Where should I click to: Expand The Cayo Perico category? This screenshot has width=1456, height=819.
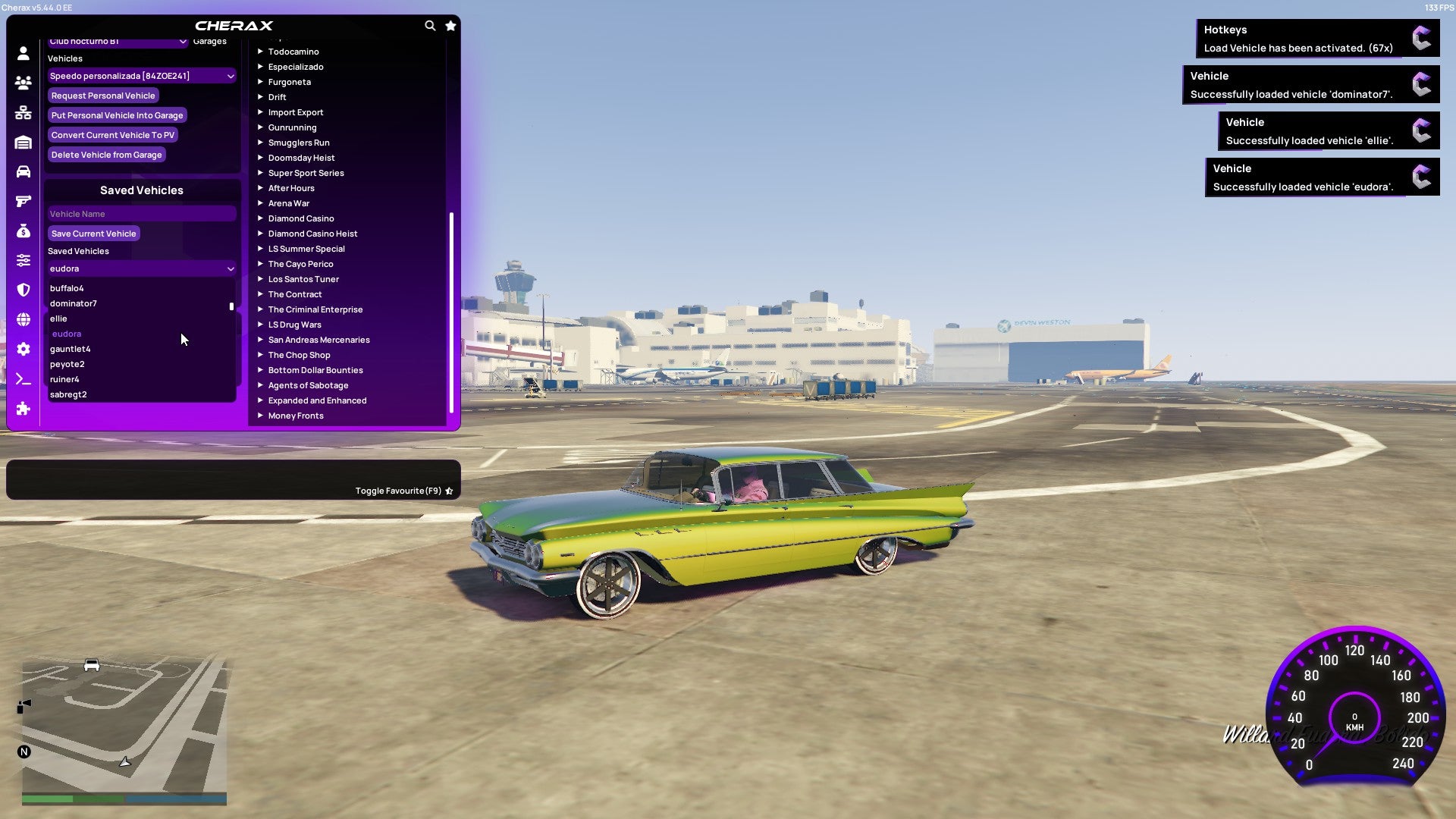[x=300, y=263]
